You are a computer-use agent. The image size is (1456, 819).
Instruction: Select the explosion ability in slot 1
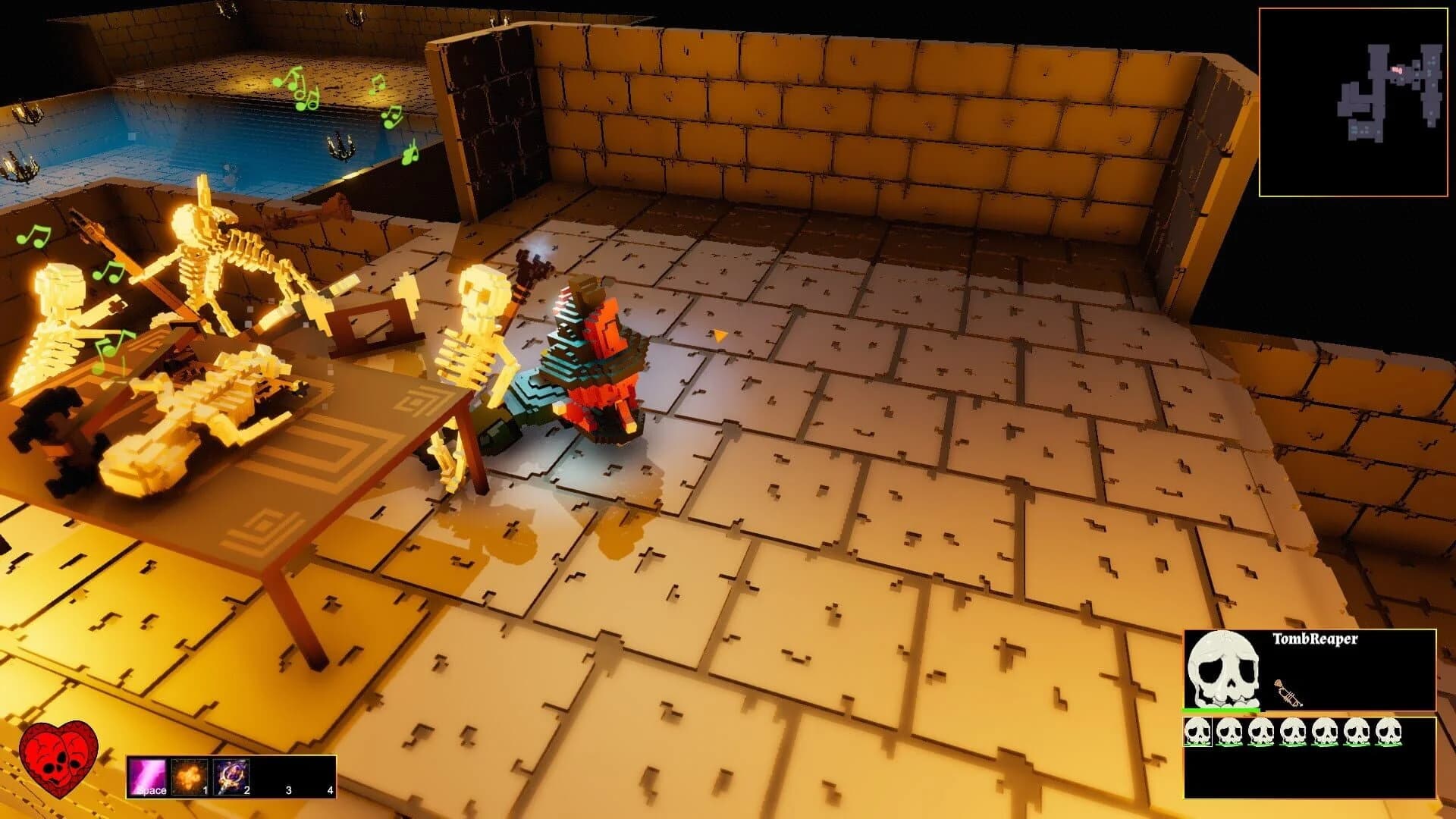pos(190,776)
